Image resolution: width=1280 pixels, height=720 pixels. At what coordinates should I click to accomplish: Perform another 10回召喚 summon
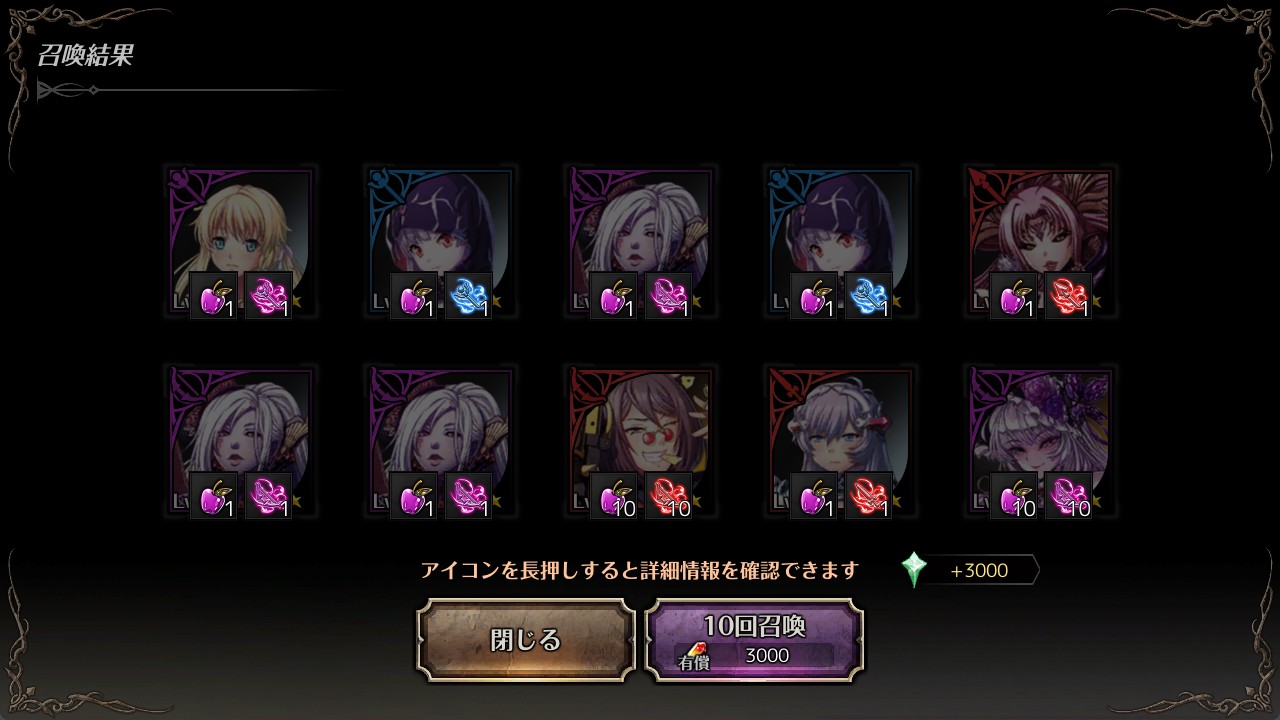[x=754, y=640]
